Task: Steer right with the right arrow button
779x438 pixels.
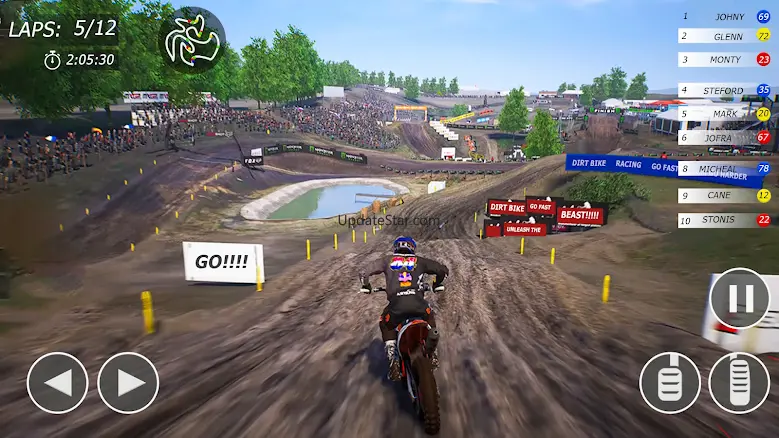Action: [x=128, y=383]
